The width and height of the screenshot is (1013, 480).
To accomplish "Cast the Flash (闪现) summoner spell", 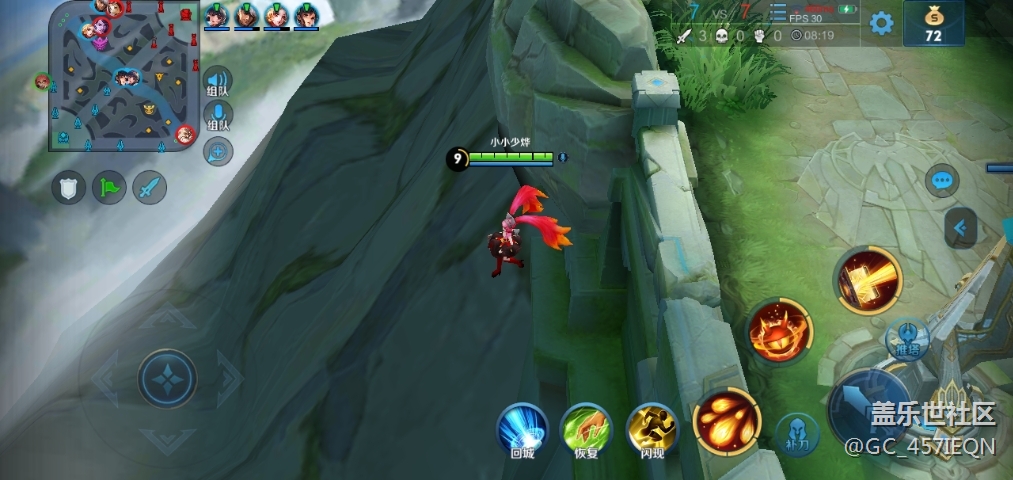I will [652, 432].
